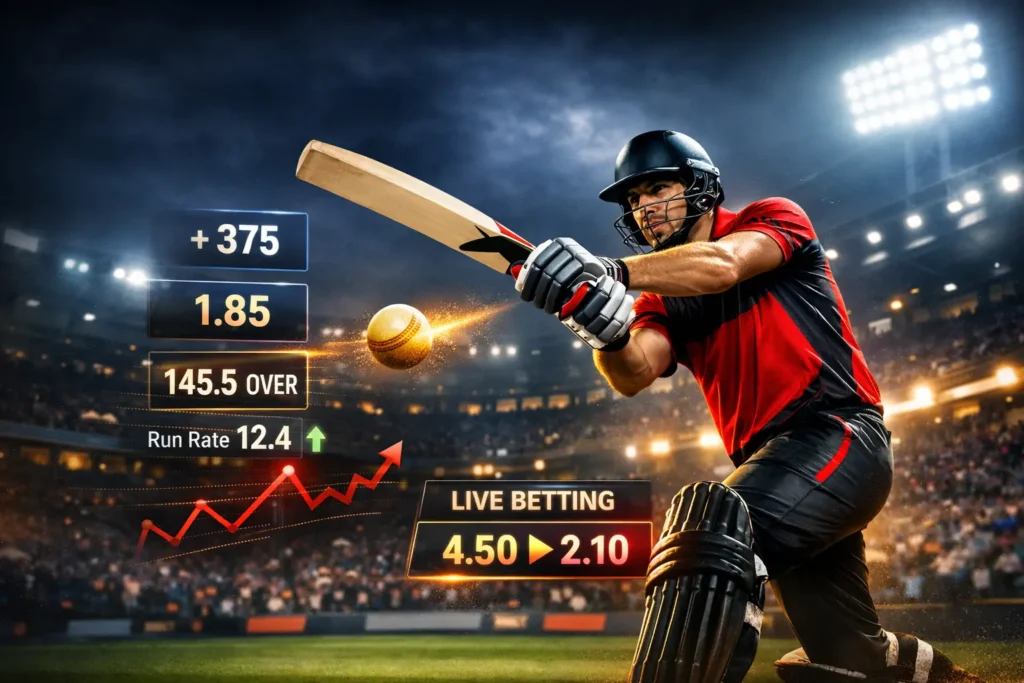The image size is (1024, 683).
Task: Pick the 145.5 OVER bet
Action: coord(228,381)
